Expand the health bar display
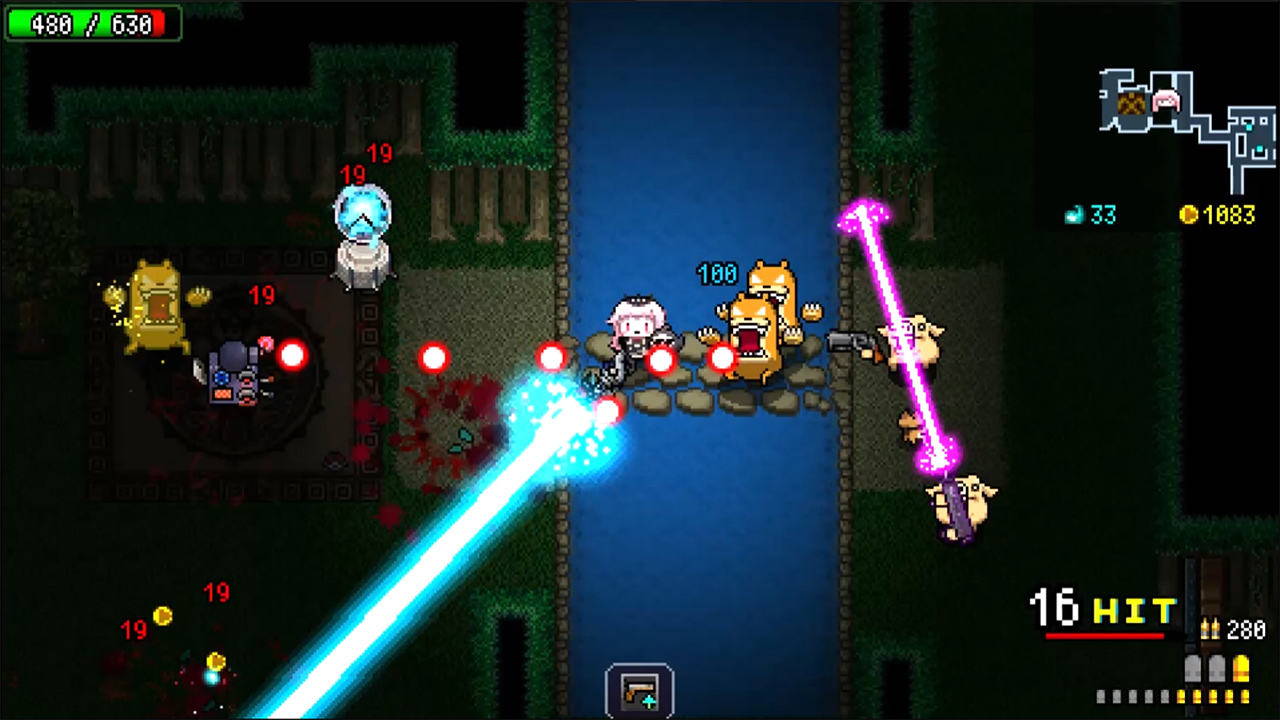The image size is (1280, 720). coord(93,24)
